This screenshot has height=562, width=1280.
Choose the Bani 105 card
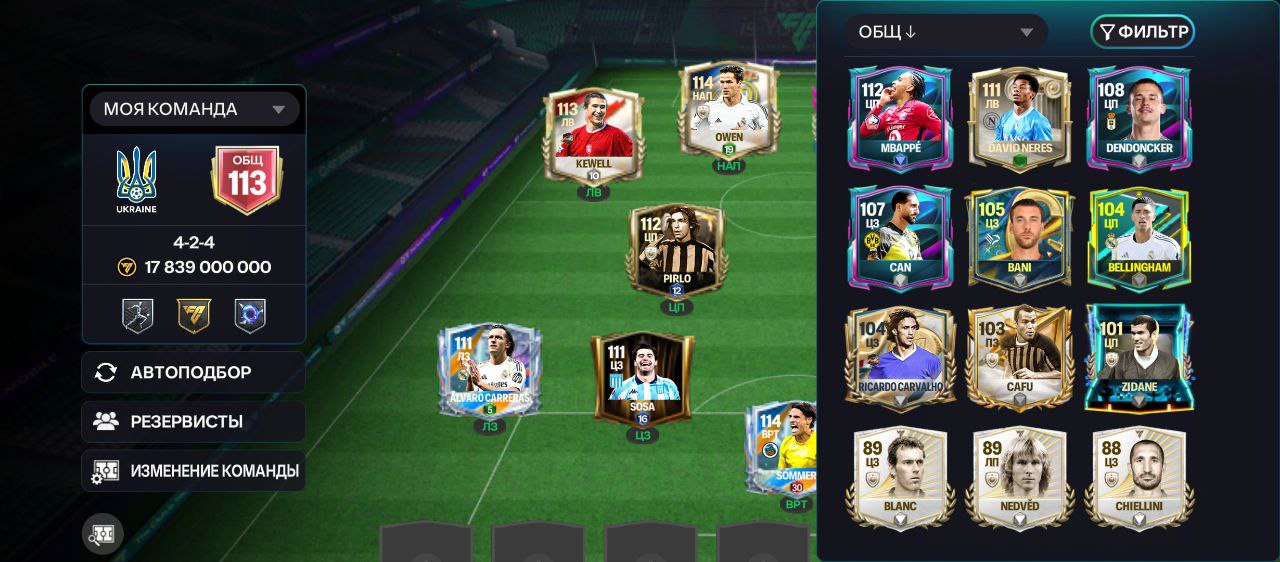tap(1020, 238)
